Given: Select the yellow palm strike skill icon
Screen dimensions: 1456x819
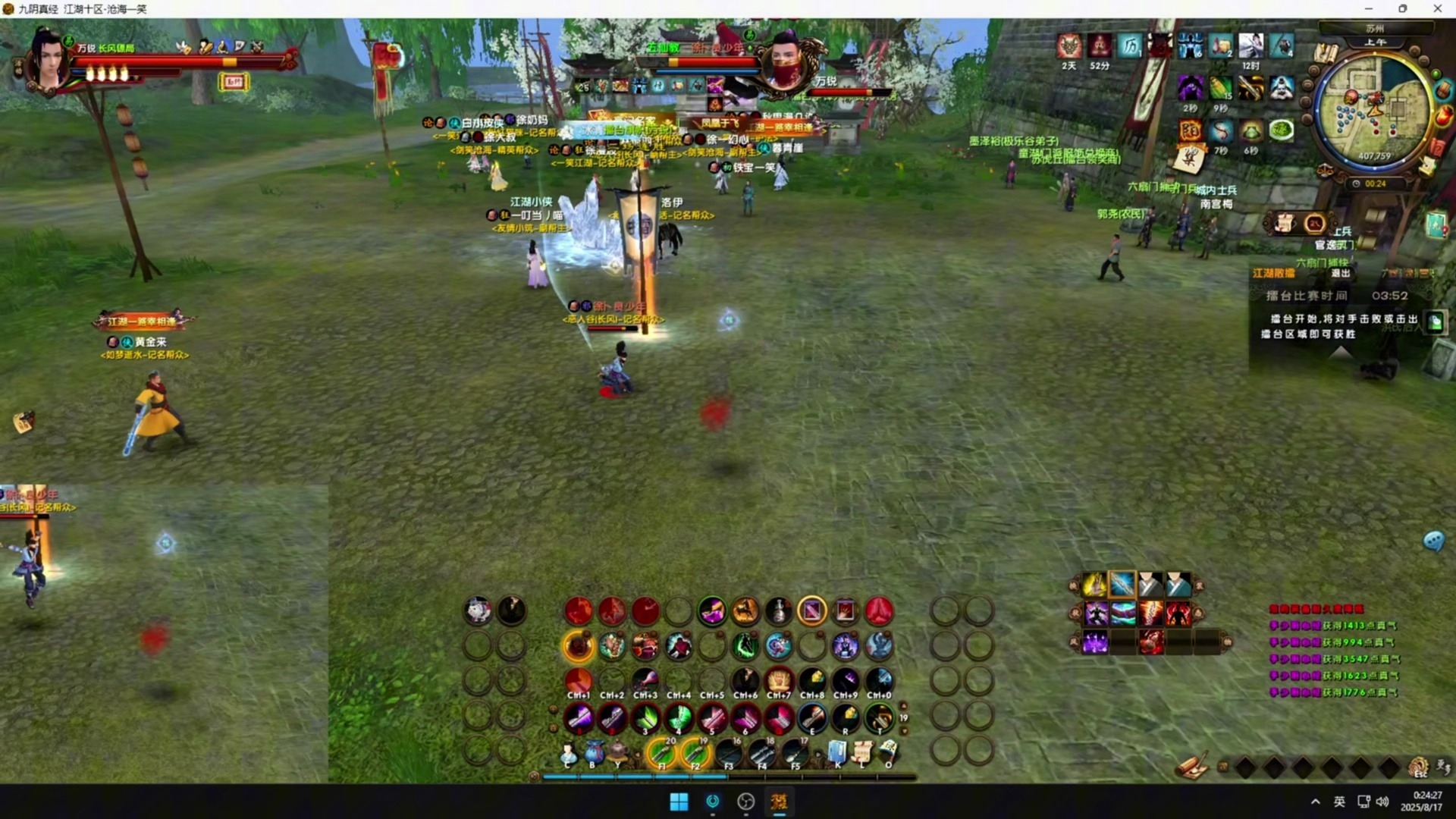Looking at the screenshot, I should (x=1094, y=585).
